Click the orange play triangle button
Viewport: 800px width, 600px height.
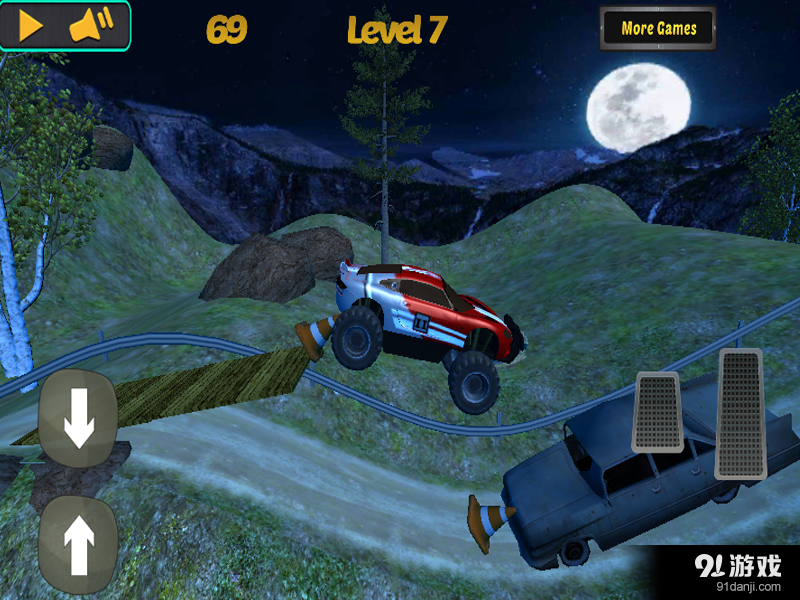(x=31, y=26)
